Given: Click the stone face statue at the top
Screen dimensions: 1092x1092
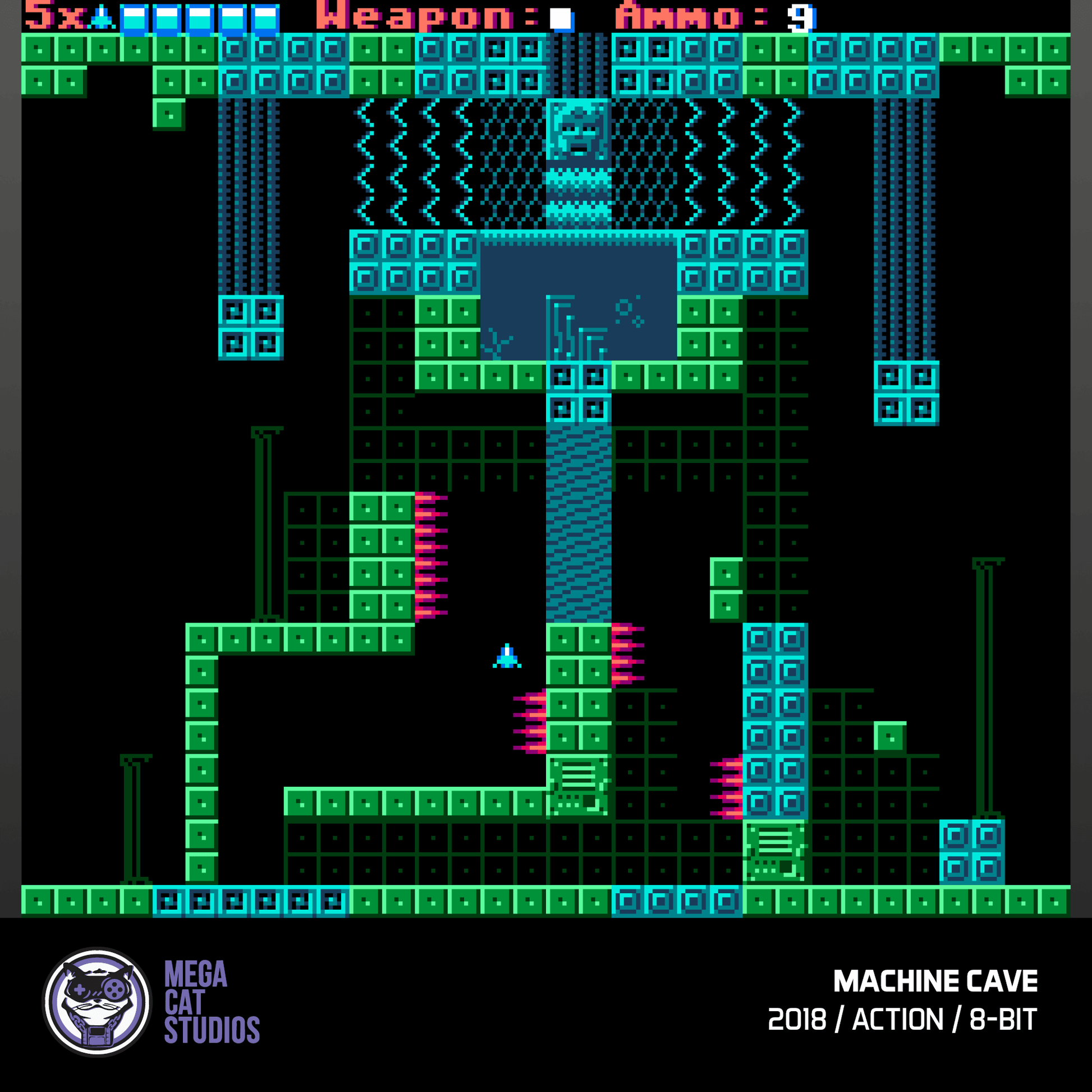Looking at the screenshot, I should click(577, 130).
